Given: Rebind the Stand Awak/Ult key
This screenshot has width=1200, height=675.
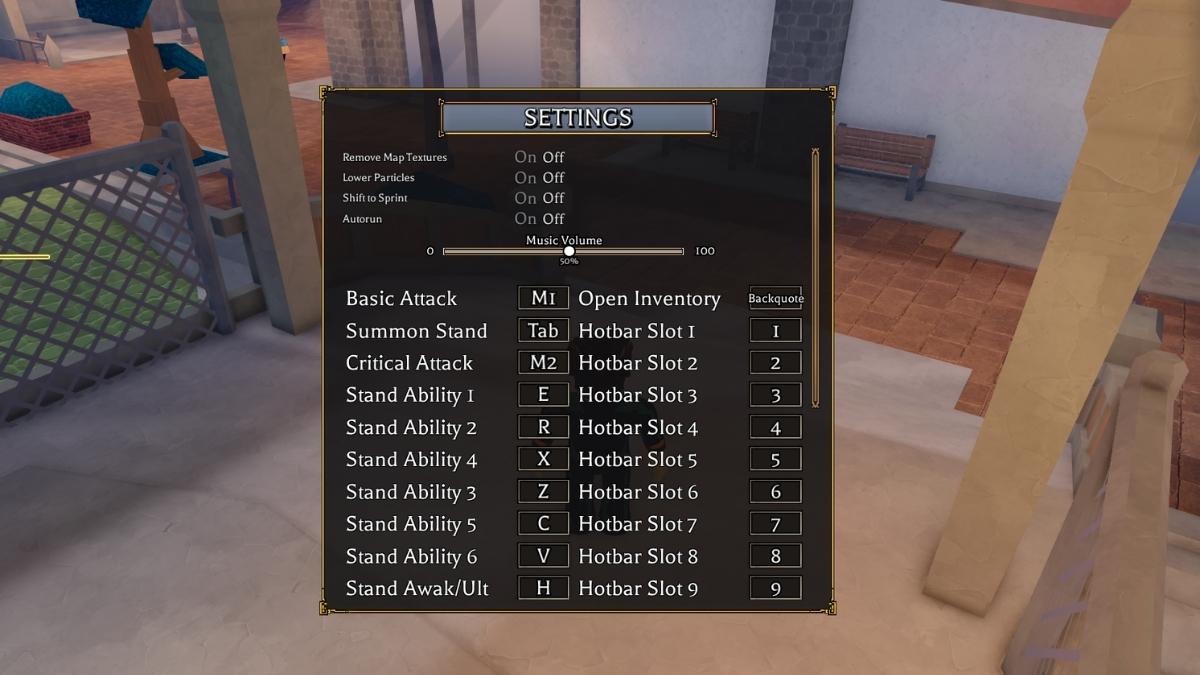Looking at the screenshot, I should [x=543, y=588].
